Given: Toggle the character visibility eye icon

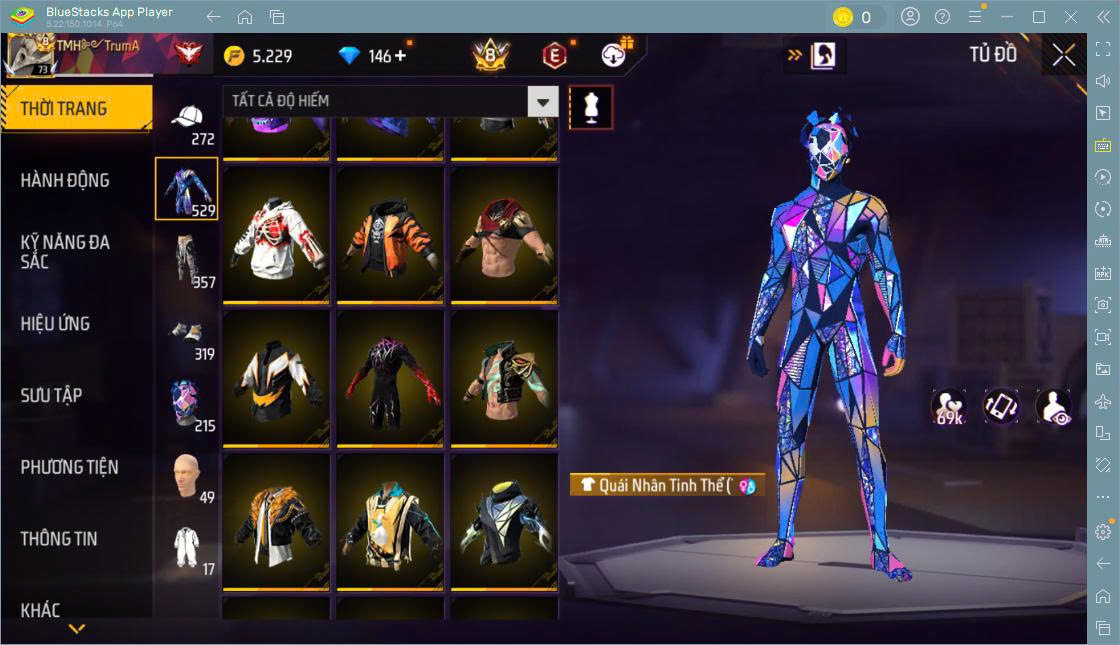Looking at the screenshot, I should (1054, 406).
